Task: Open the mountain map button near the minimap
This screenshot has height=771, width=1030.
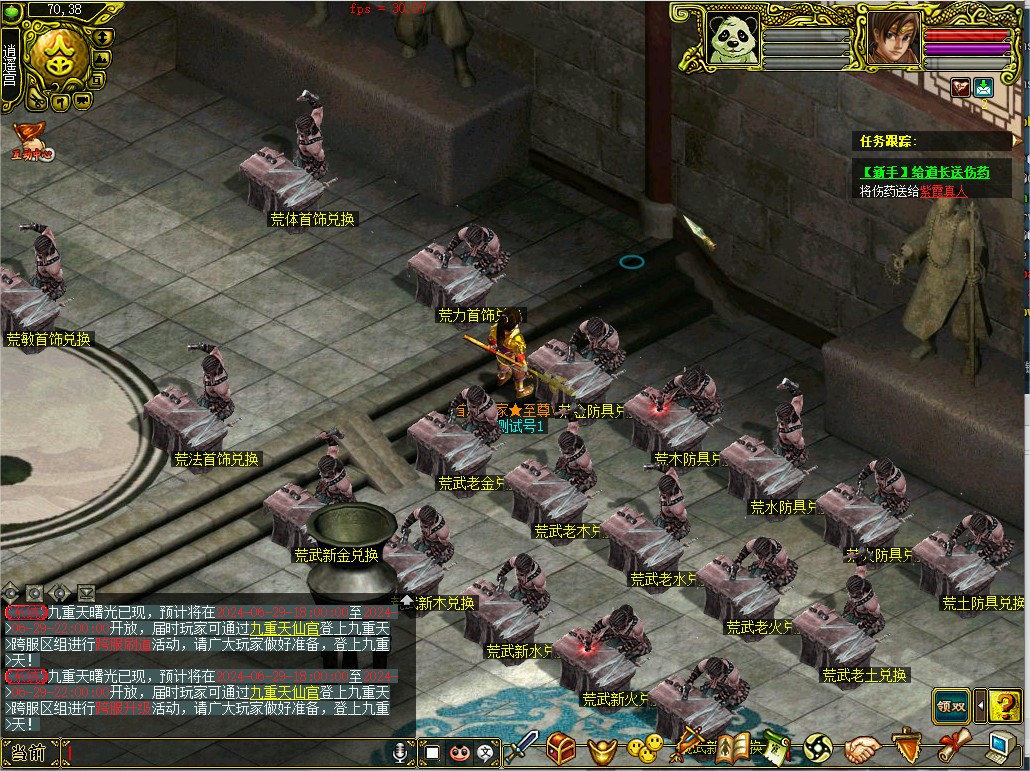Action: coord(102,58)
